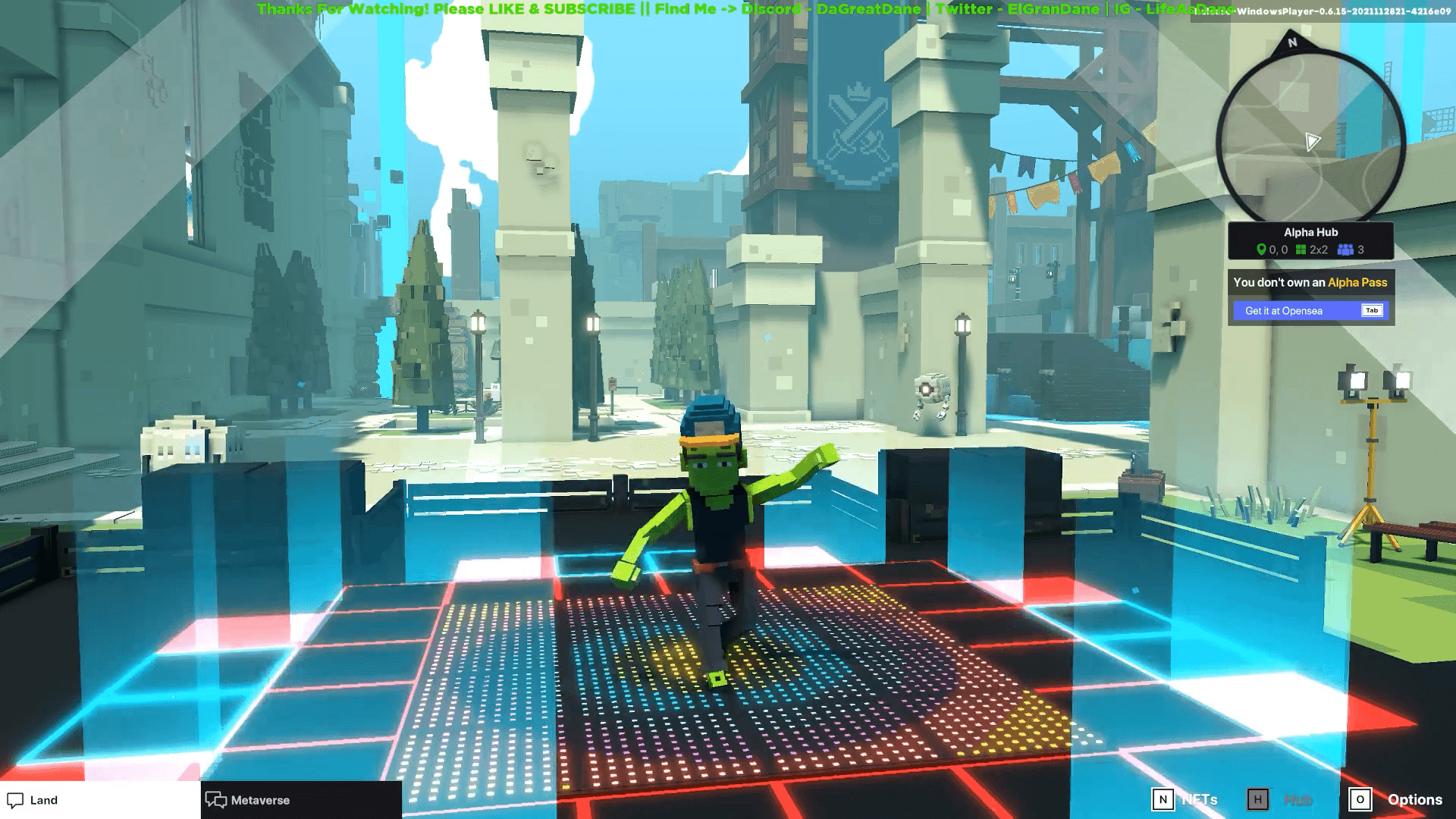Screen dimensions: 1456x819
Task: Select the Alpha Hub location panel
Action: [1310, 240]
